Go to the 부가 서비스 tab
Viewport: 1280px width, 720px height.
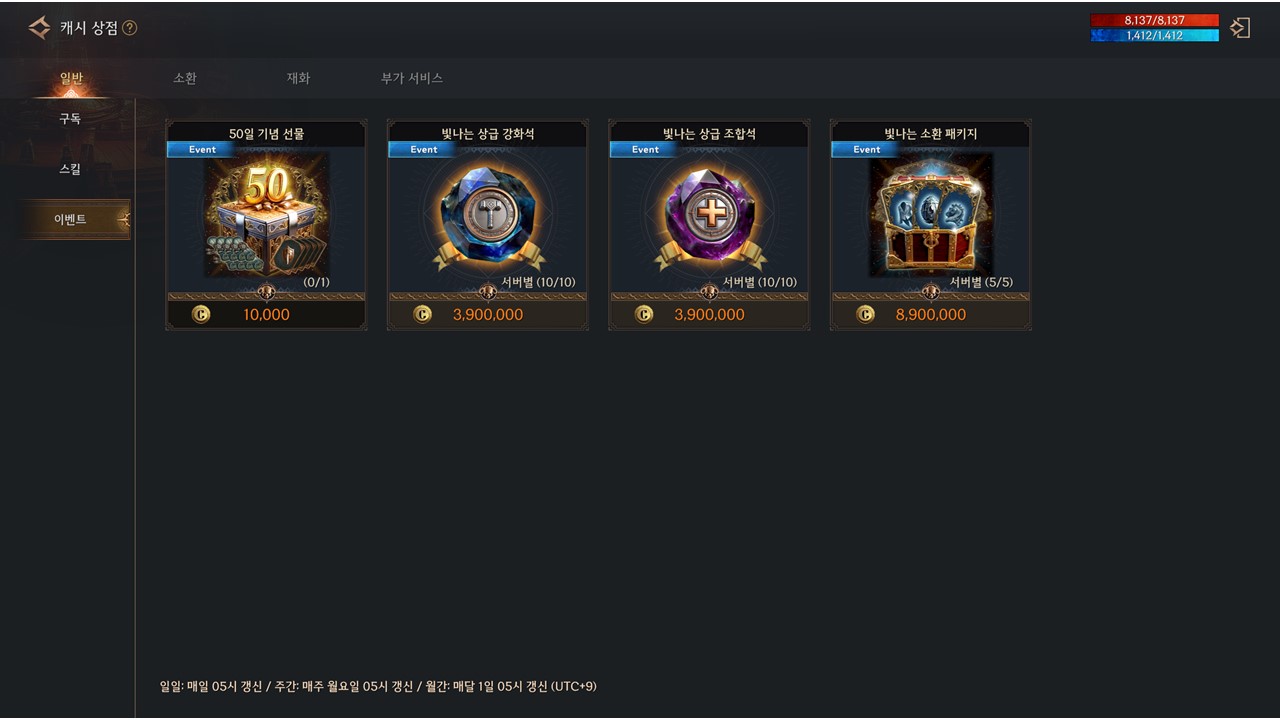pyautogui.click(x=412, y=78)
